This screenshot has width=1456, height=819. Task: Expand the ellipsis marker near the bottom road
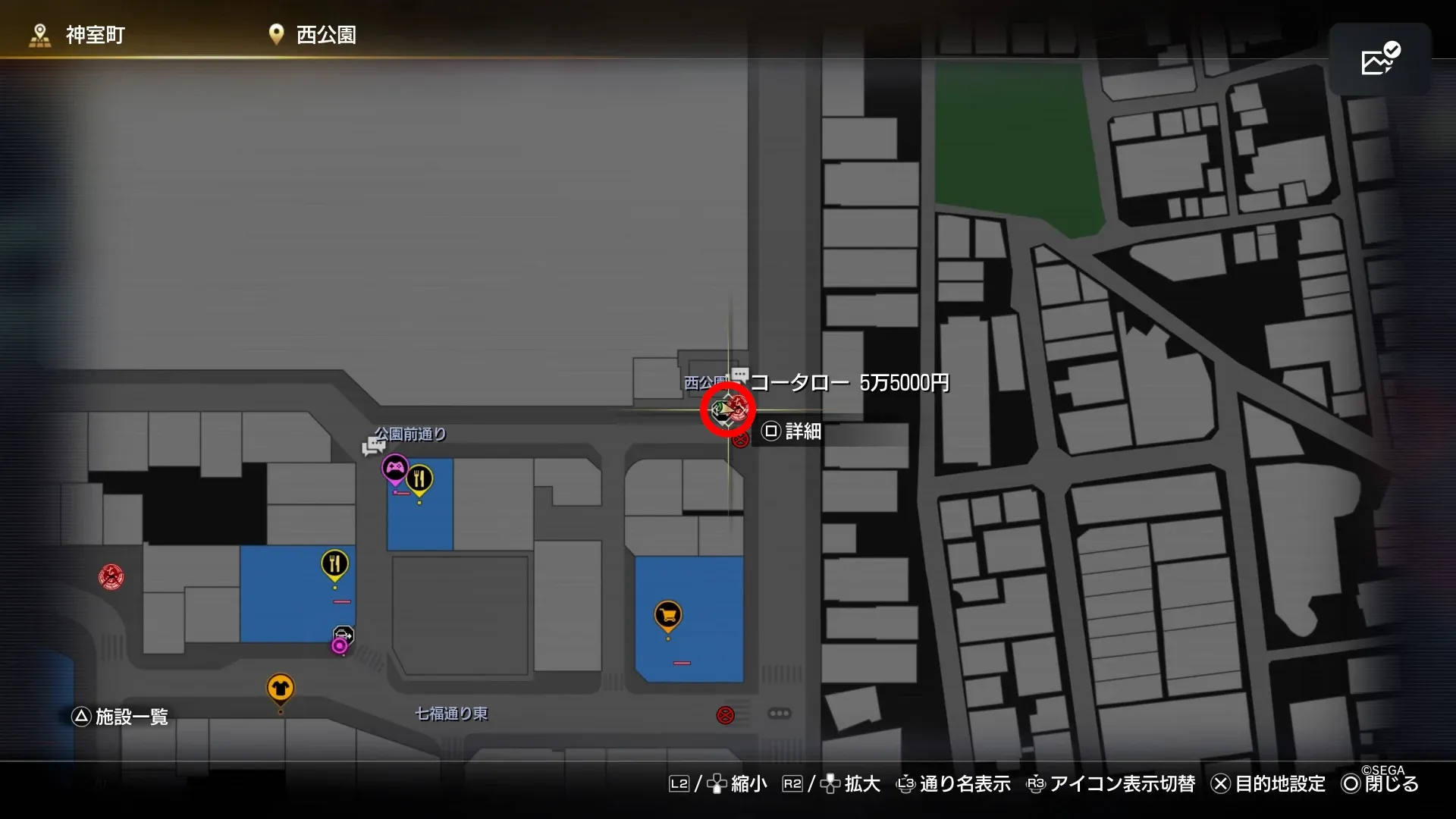click(x=781, y=714)
